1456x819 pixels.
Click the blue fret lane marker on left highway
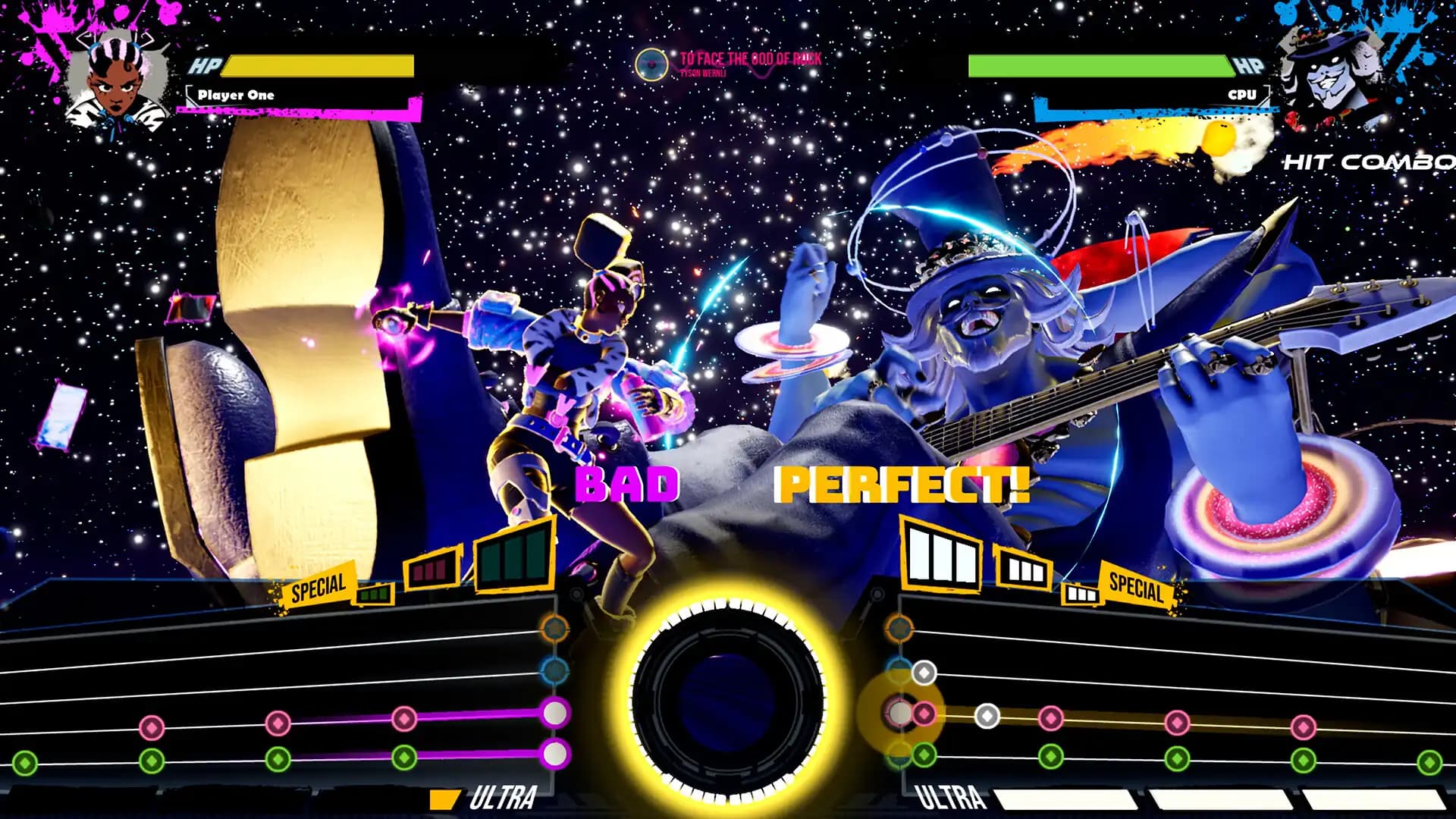[556, 671]
